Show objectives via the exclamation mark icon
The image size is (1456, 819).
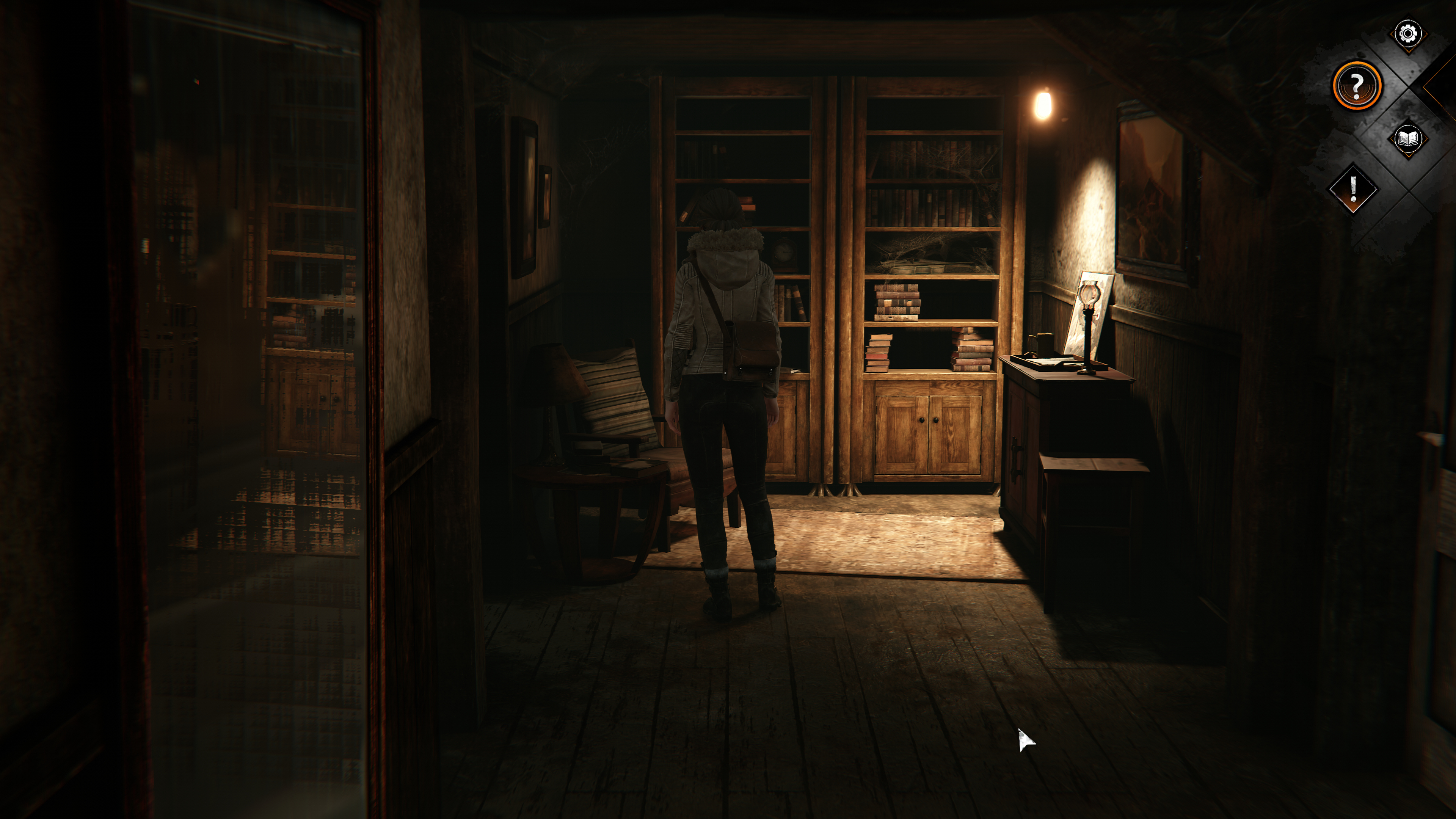point(1353,189)
